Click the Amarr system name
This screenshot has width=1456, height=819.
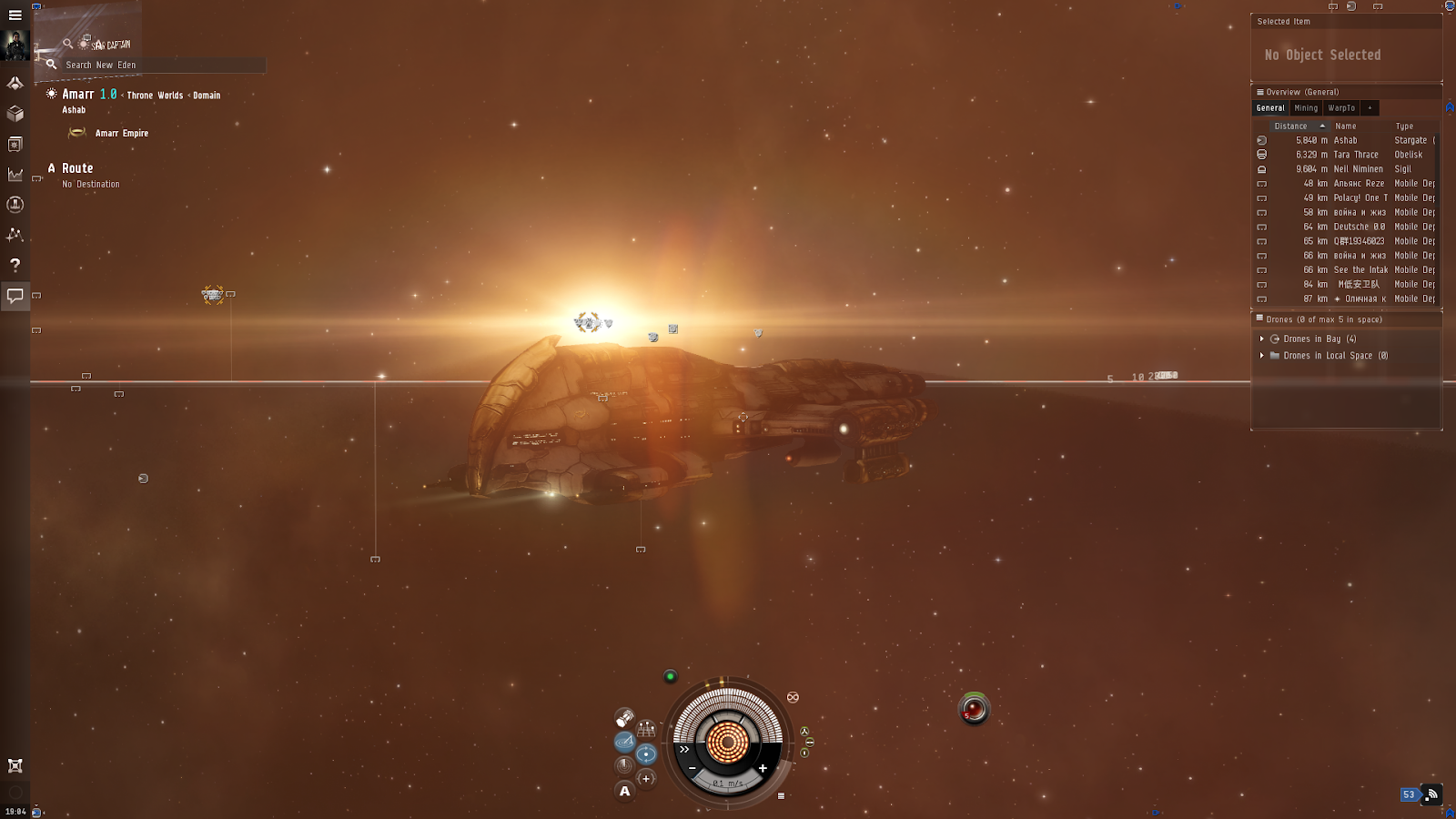tap(77, 95)
